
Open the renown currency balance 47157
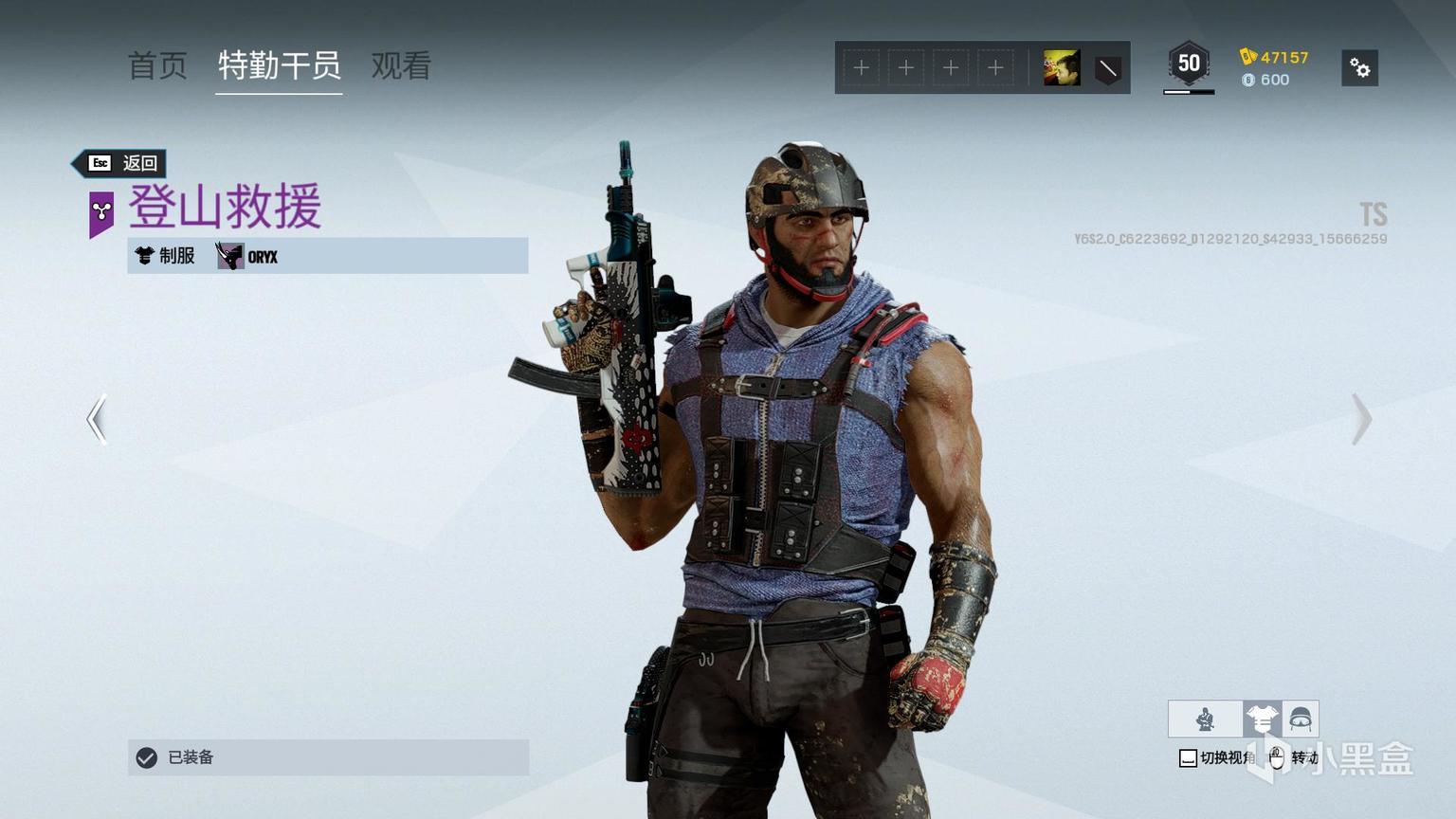click(x=1275, y=57)
